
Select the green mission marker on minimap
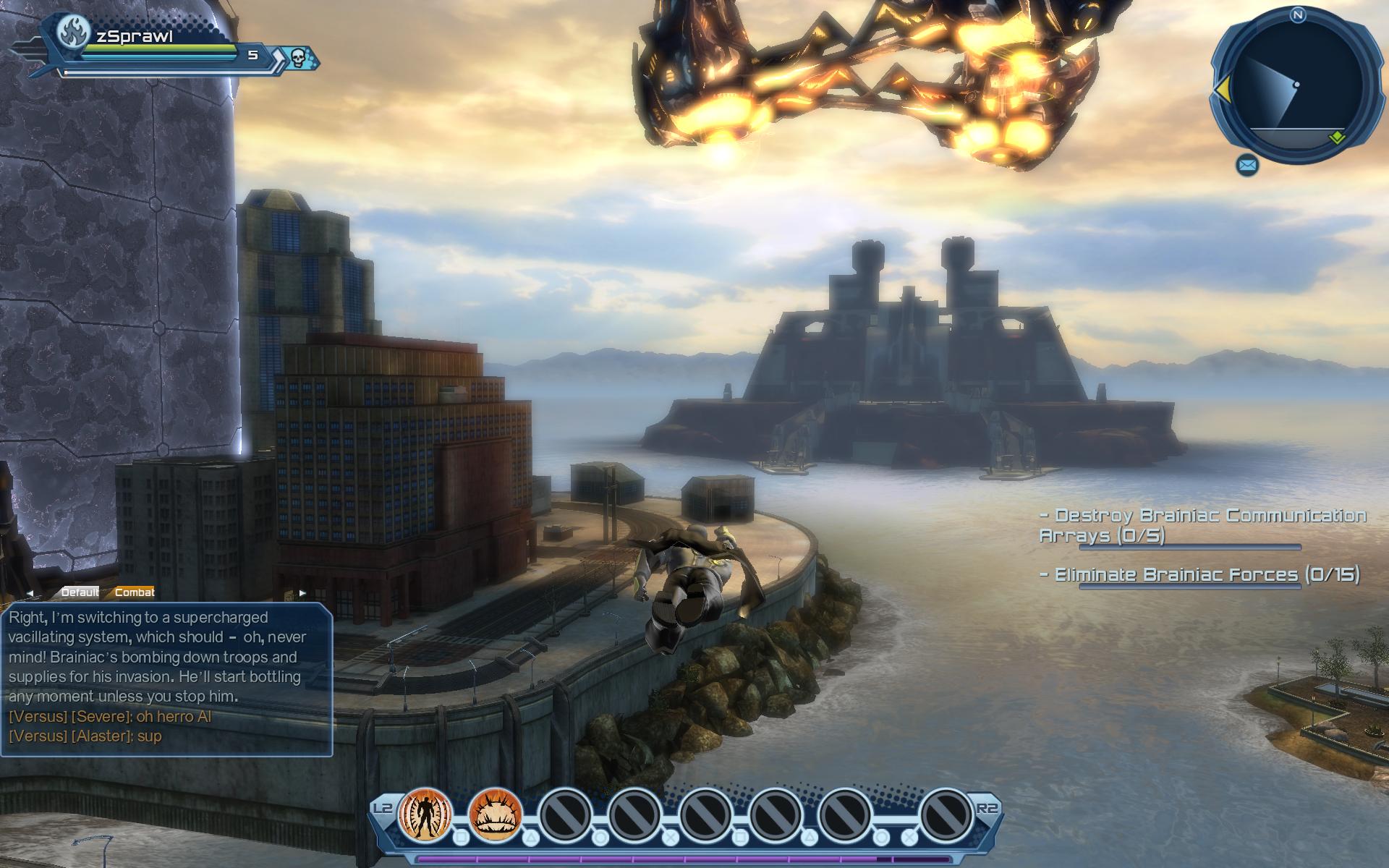(x=1336, y=137)
